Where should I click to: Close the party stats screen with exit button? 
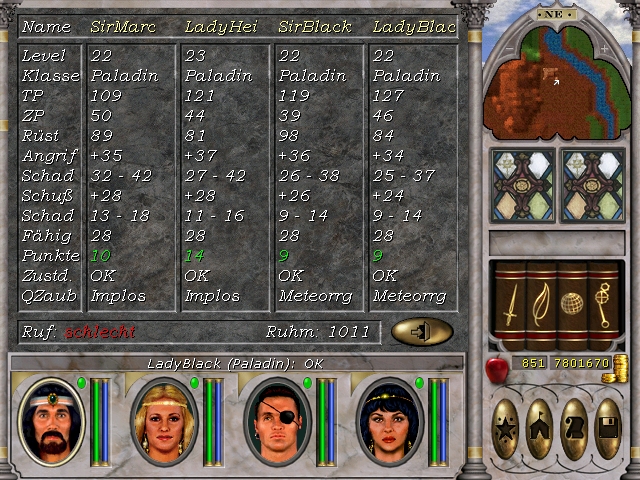point(421,331)
